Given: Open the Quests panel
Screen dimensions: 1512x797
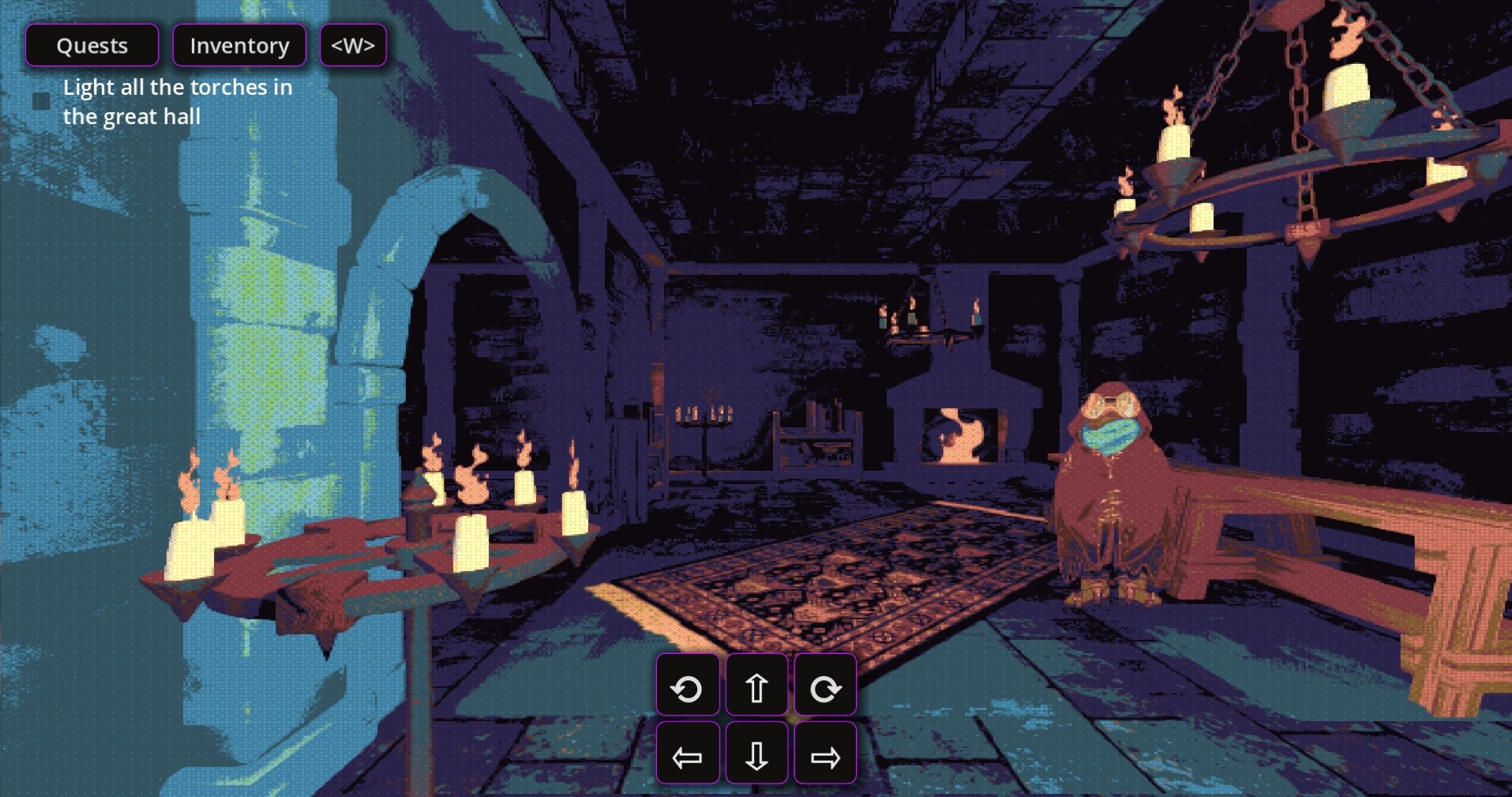Looking at the screenshot, I should pos(92,45).
